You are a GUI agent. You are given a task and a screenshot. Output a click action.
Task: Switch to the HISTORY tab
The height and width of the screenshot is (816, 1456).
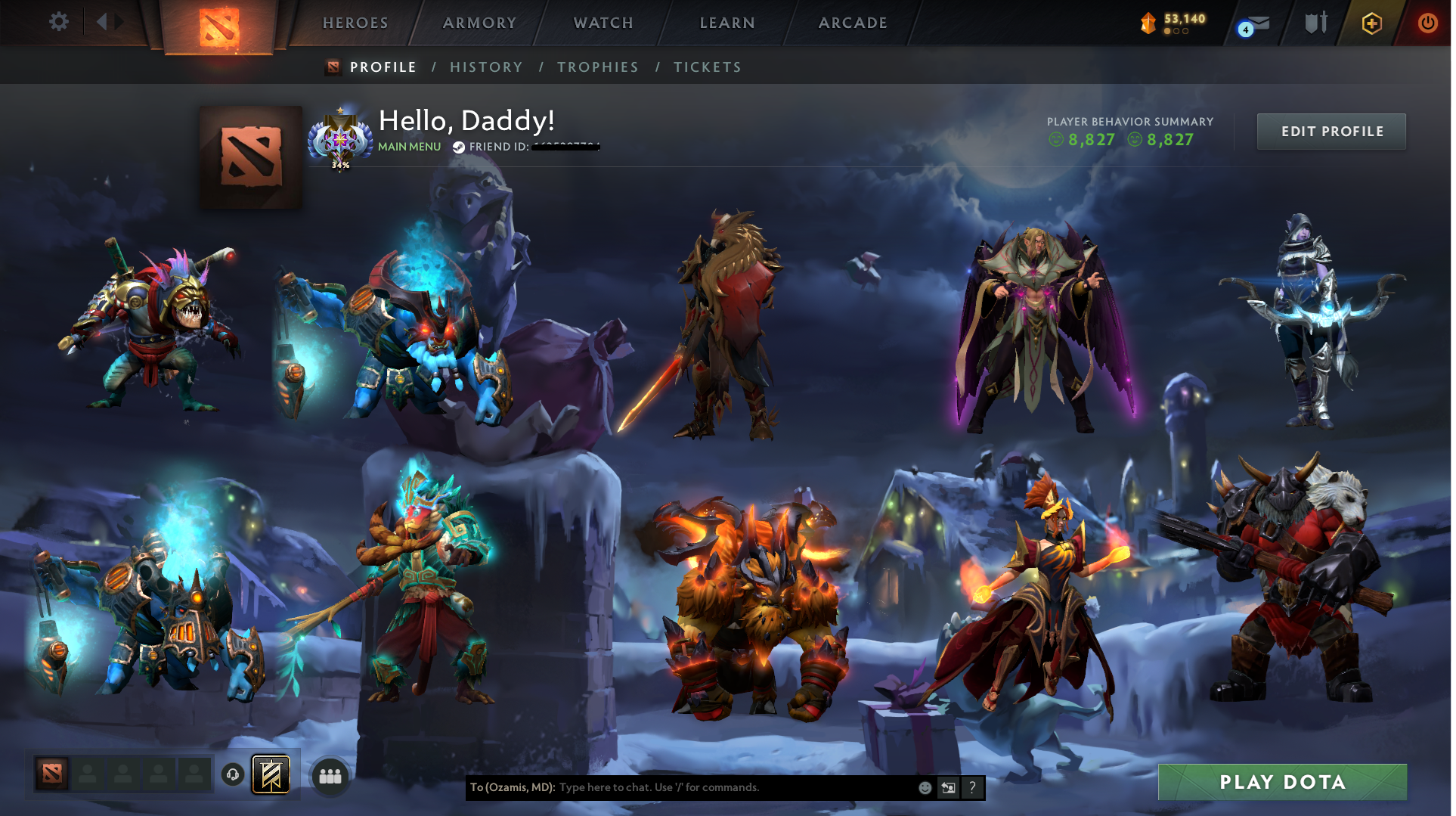[486, 67]
